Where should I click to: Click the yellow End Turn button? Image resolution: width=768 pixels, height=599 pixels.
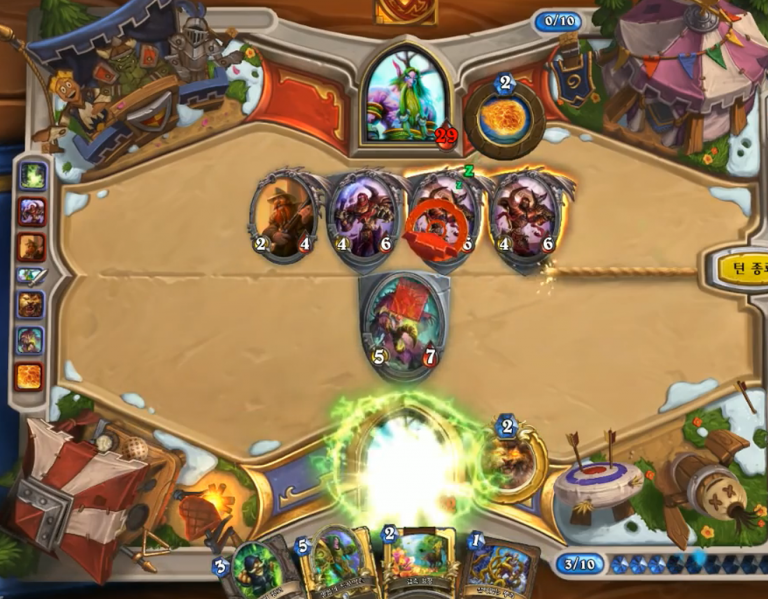pyautogui.click(x=740, y=268)
